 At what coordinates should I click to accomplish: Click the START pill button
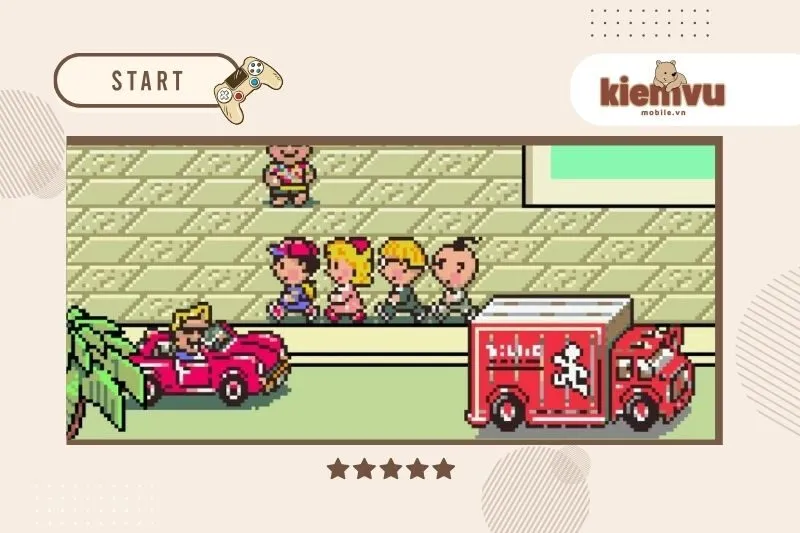[146, 80]
